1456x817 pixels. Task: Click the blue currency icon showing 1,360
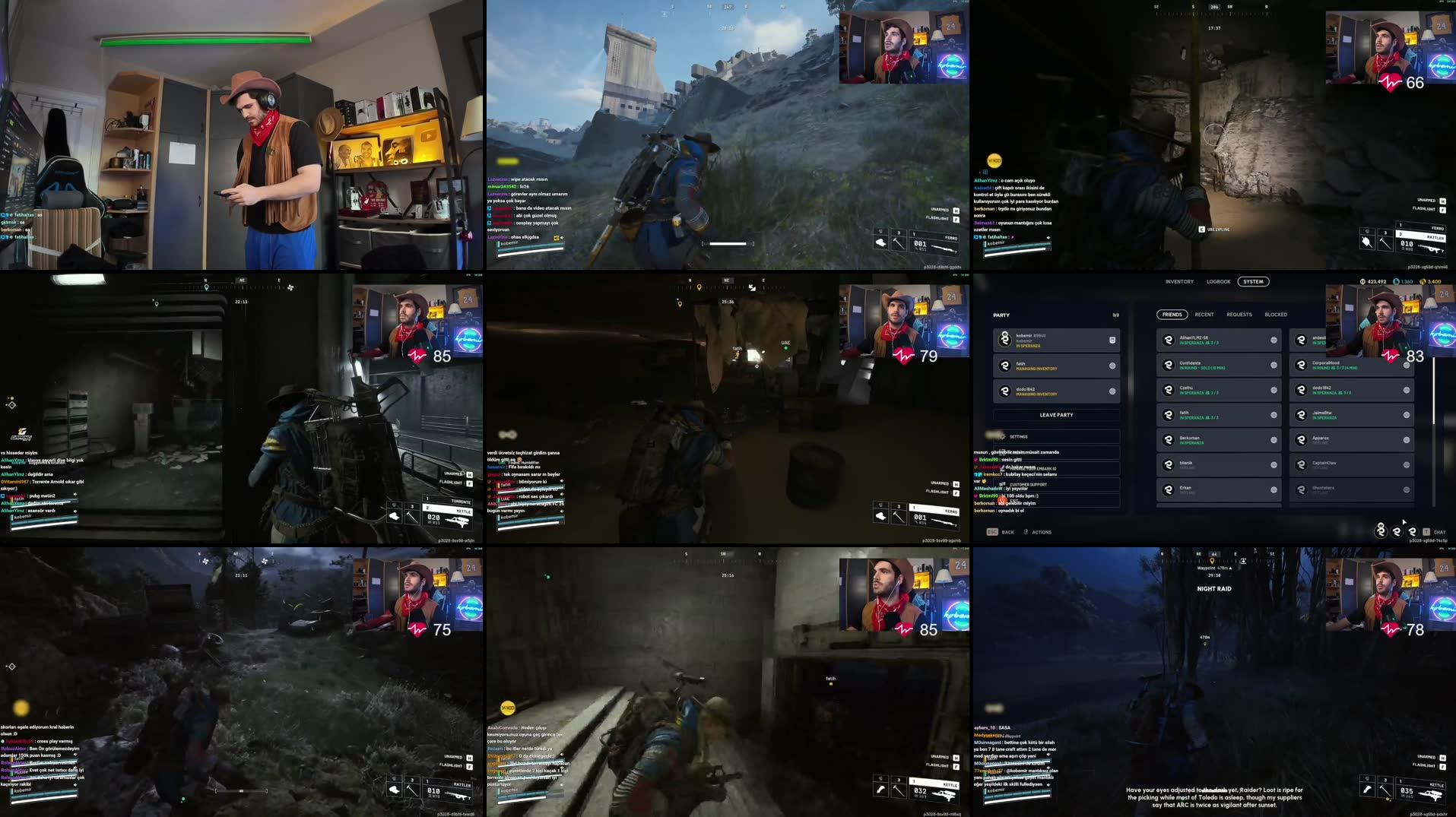(1396, 281)
